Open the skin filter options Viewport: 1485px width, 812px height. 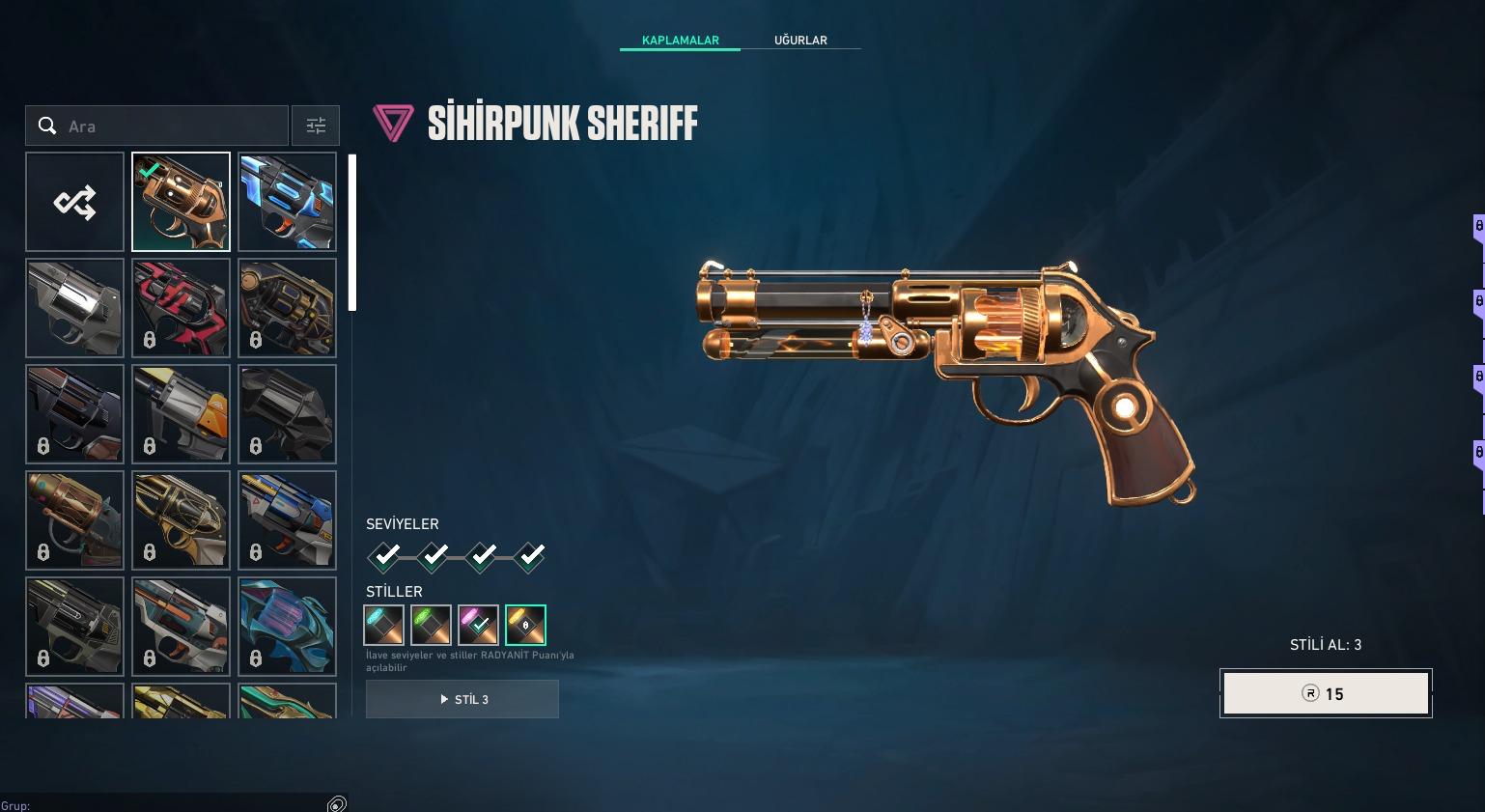pos(316,126)
